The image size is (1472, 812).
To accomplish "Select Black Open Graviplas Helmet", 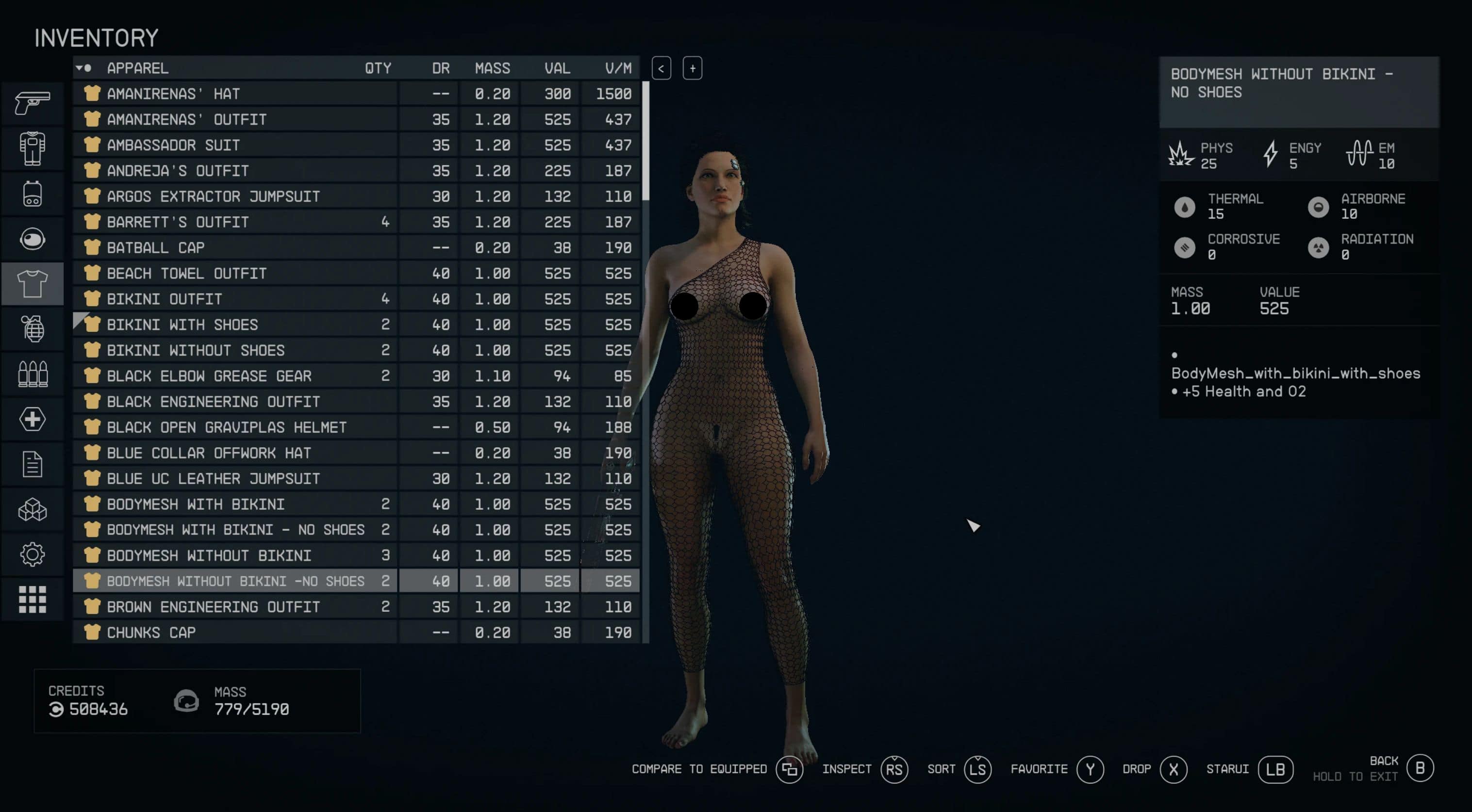I will coord(234,427).
